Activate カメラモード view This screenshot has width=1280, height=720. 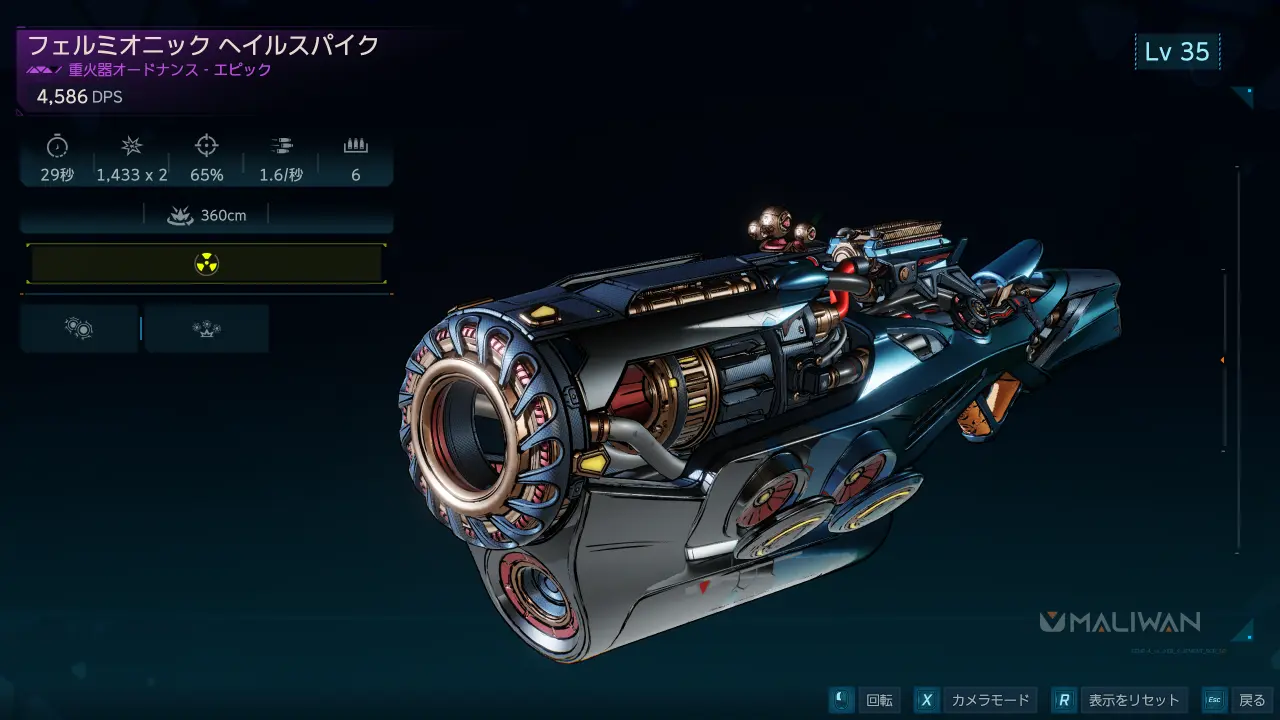[989, 700]
